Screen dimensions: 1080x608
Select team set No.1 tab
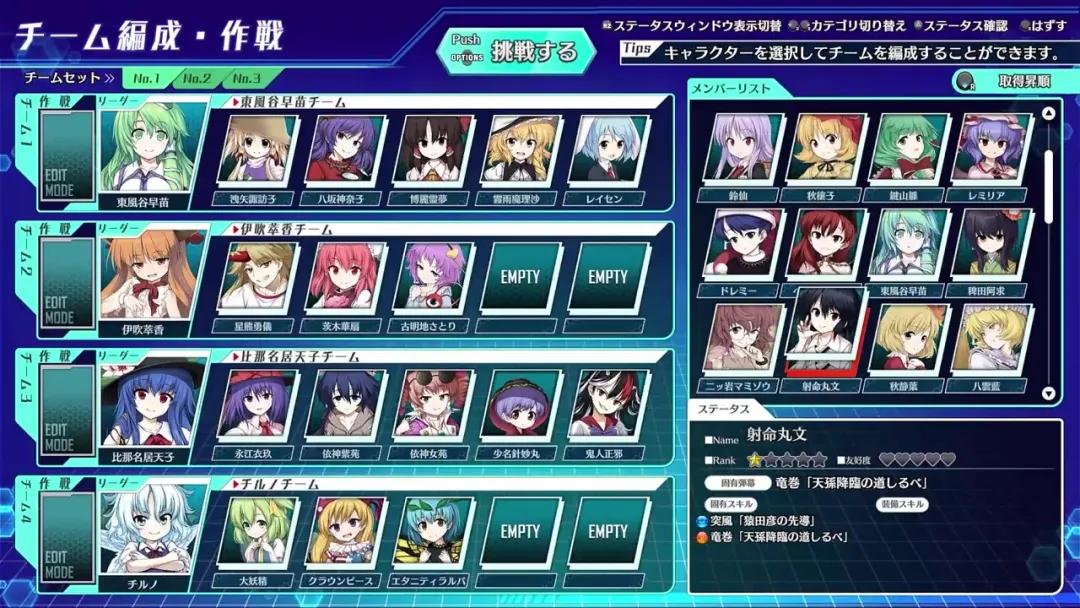click(x=147, y=78)
